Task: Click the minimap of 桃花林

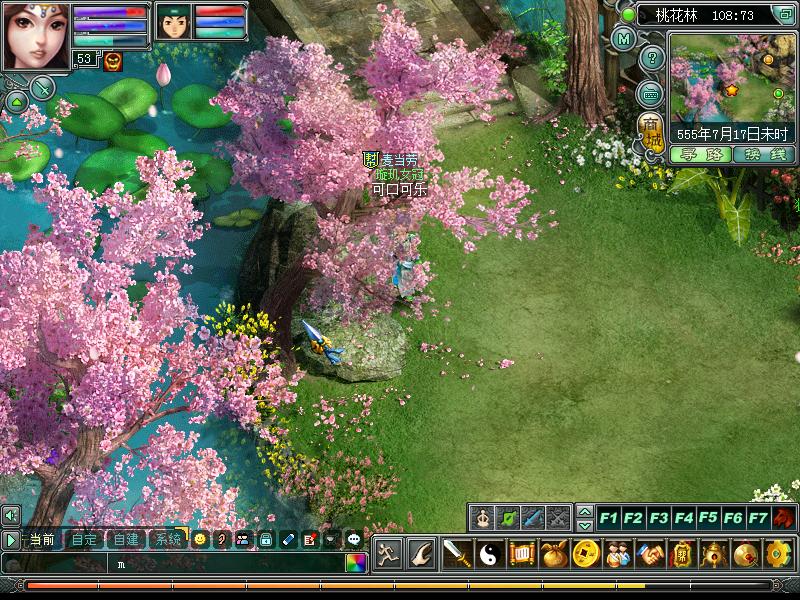Action: (732, 76)
